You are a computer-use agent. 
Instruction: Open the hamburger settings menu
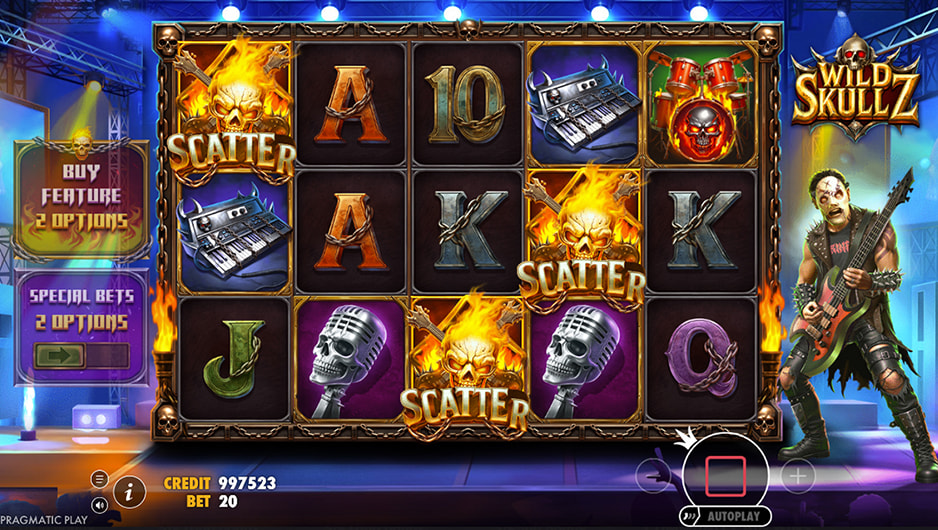pos(99,479)
